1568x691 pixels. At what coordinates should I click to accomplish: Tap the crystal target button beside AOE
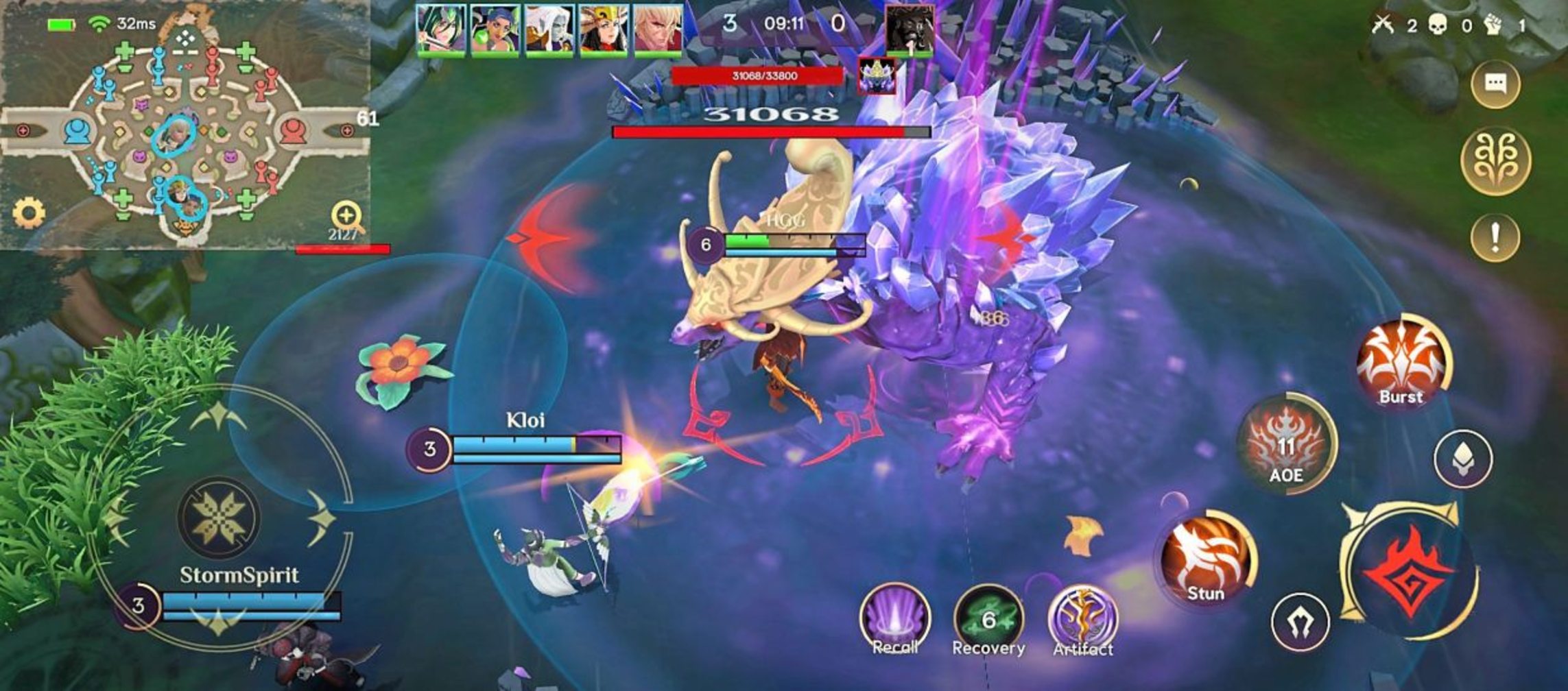pos(1463,459)
